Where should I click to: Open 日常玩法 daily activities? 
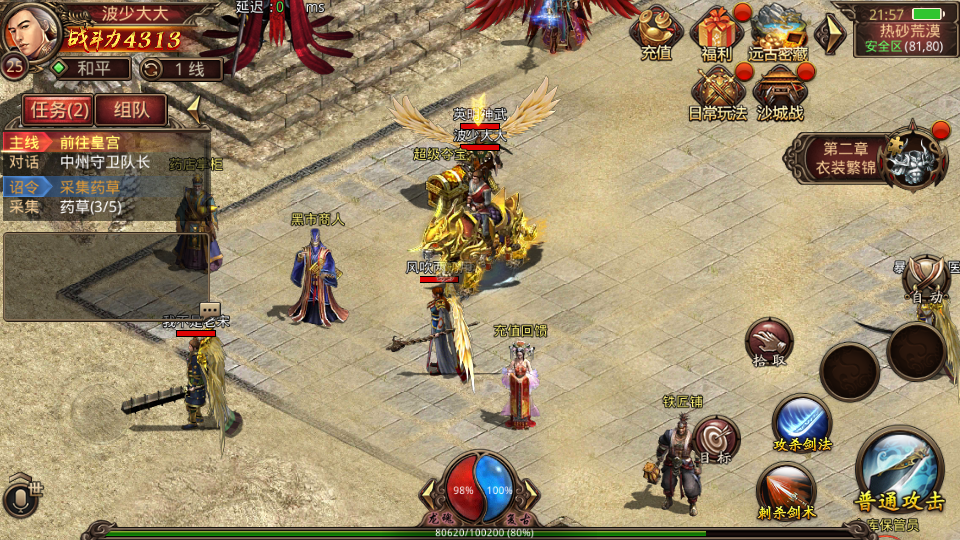(717, 93)
